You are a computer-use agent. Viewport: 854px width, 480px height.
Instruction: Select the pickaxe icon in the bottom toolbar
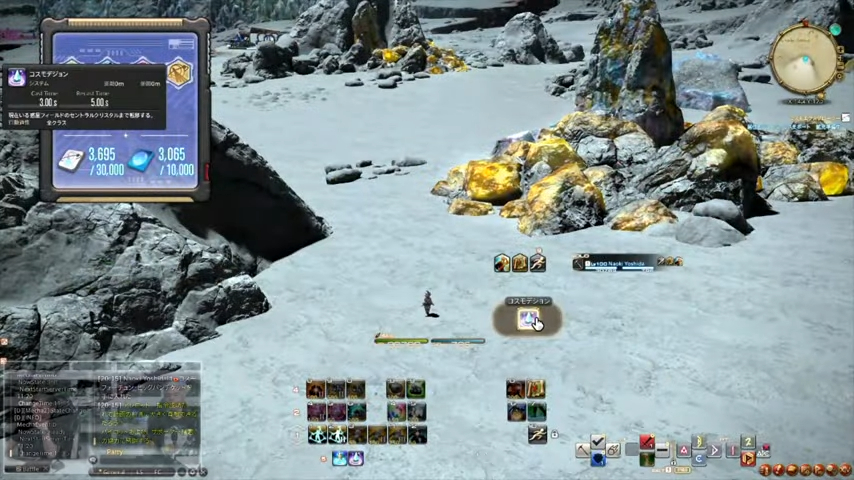click(x=582, y=451)
